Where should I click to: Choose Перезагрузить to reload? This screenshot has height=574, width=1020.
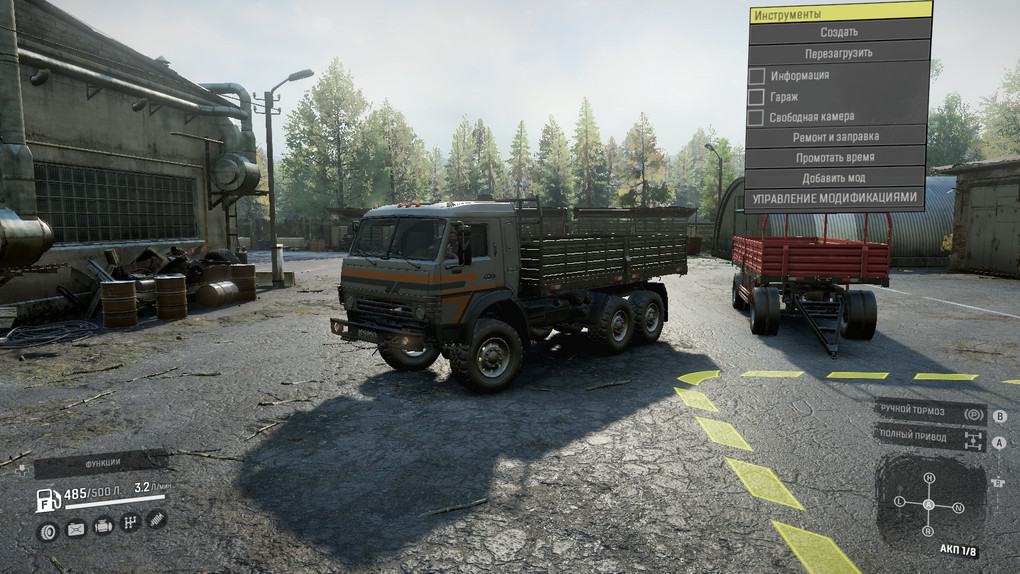[838, 53]
